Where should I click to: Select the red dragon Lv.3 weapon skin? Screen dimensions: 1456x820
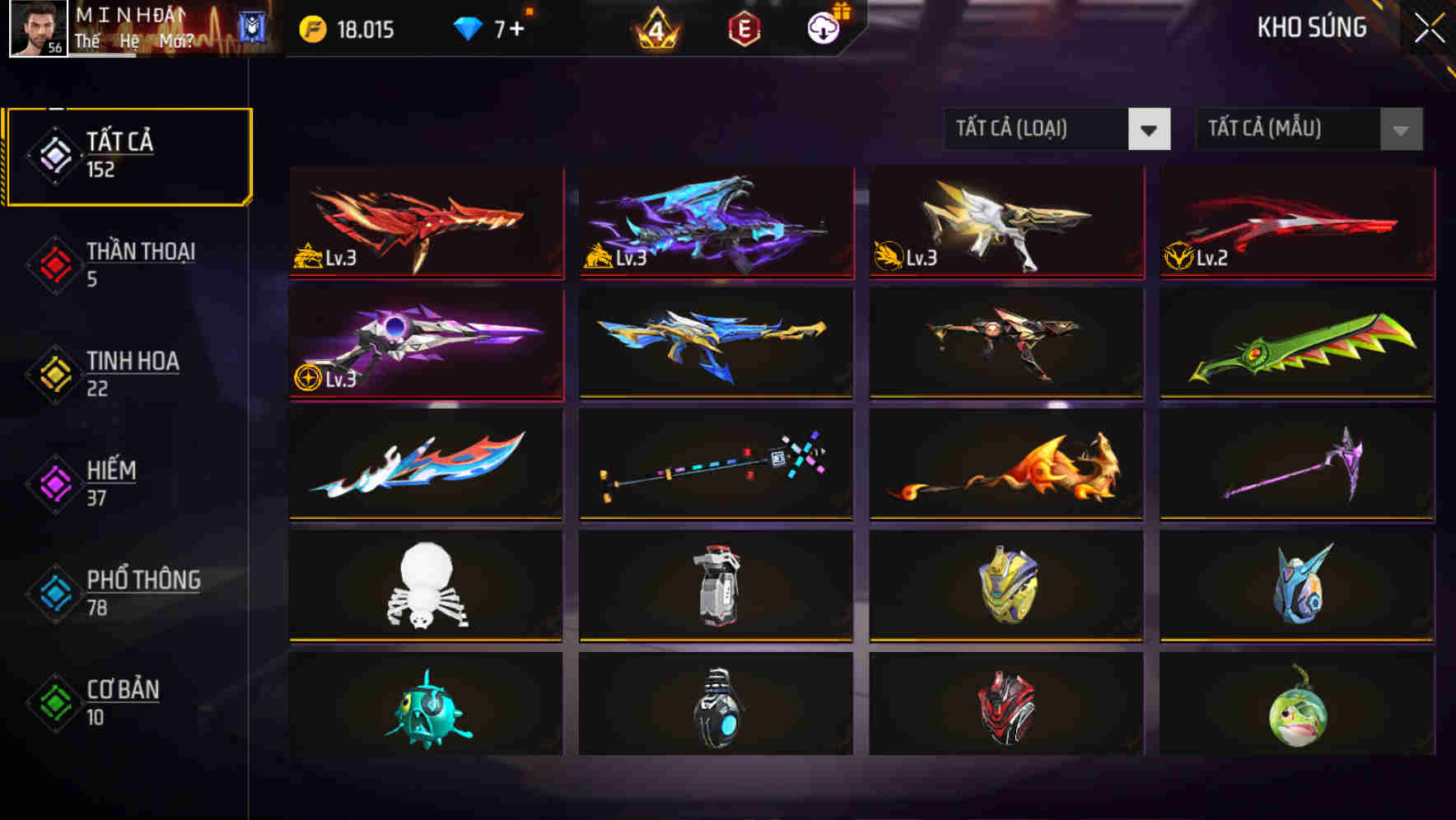424,222
